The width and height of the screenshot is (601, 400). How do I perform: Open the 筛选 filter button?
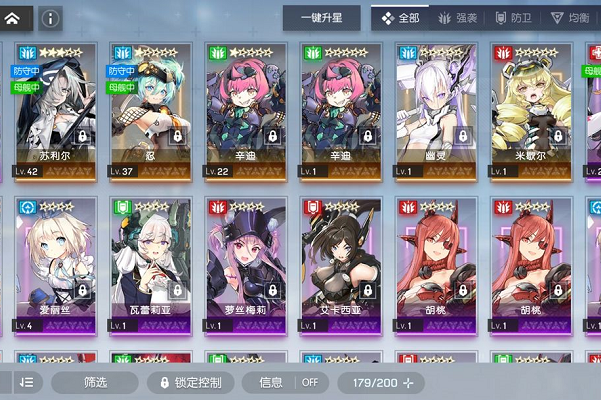pos(95,382)
